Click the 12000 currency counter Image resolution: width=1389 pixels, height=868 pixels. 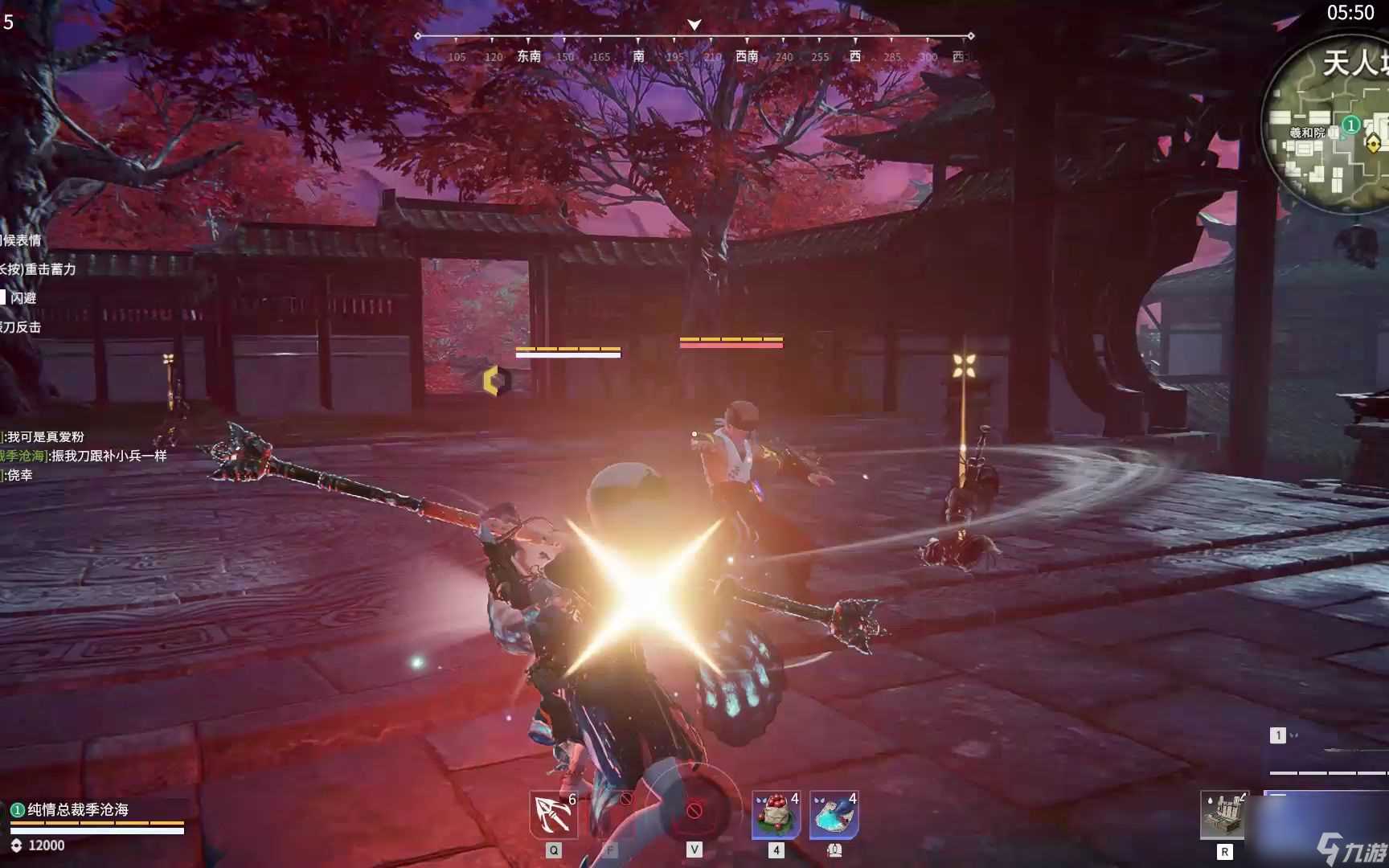pyautogui.click(x=47, y=845)
